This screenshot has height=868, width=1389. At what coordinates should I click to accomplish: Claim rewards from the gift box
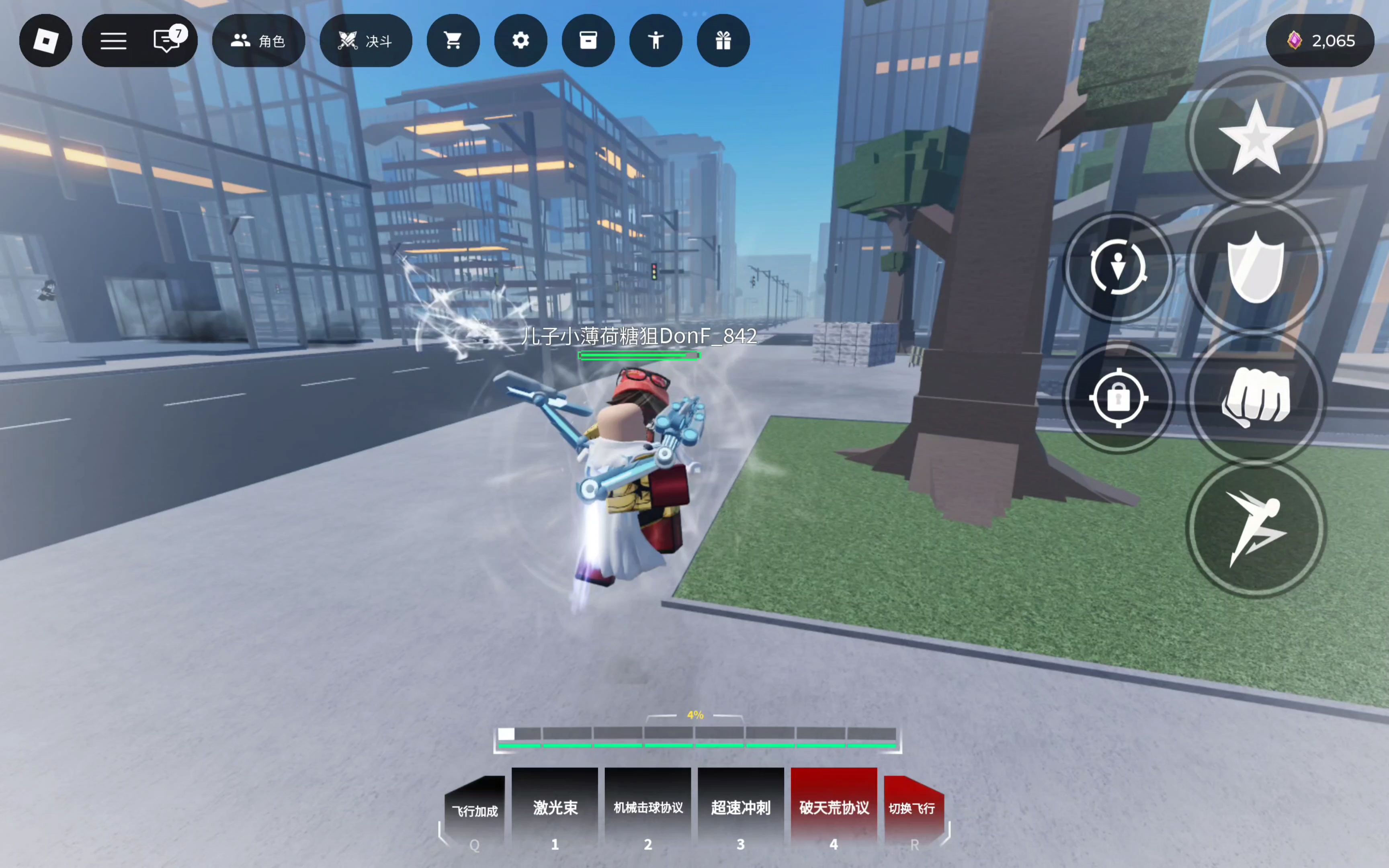click(723, 41)
